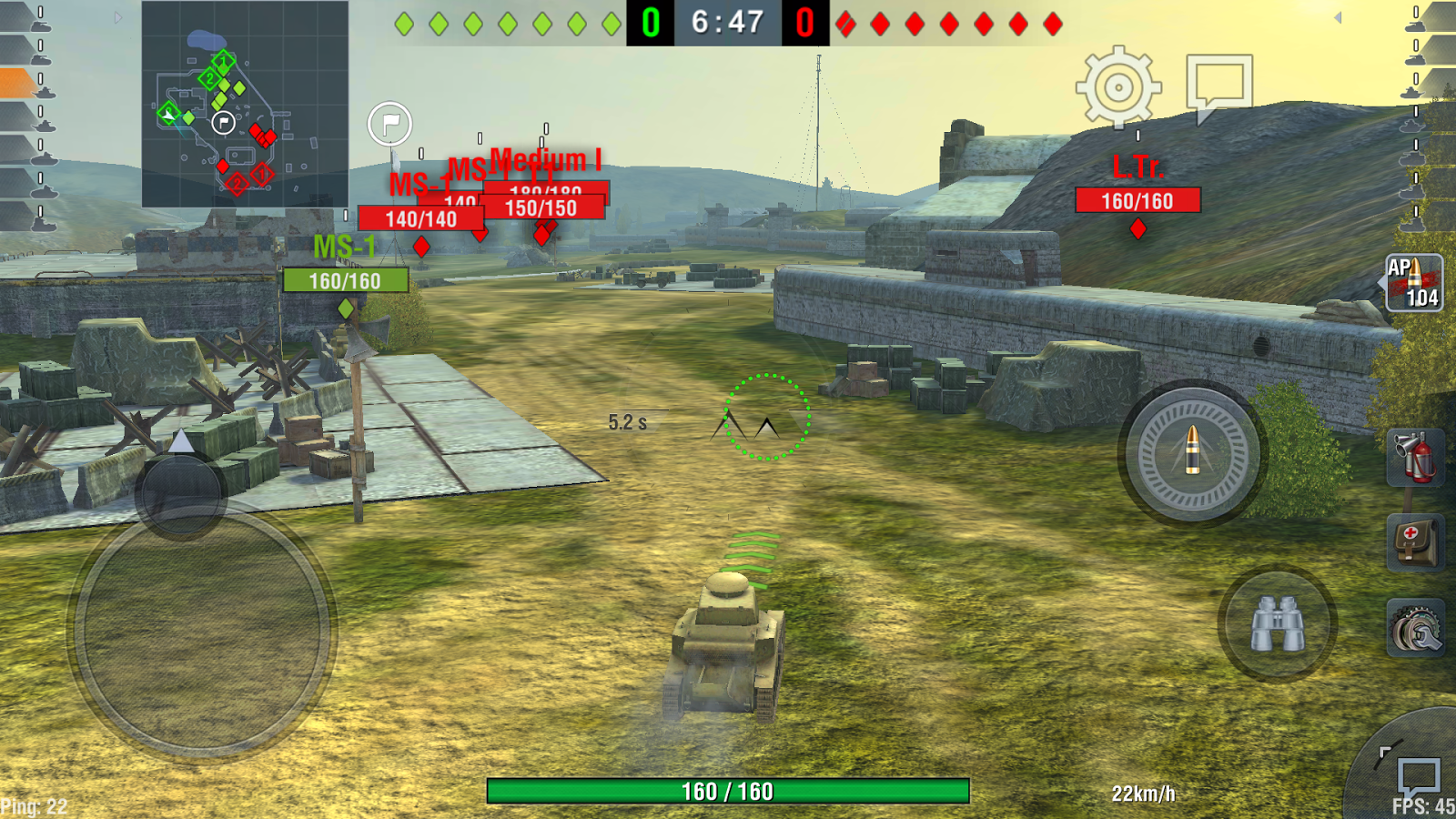Tap the minimap
The width and height of the screenshot is (1456, 819).
245,104
